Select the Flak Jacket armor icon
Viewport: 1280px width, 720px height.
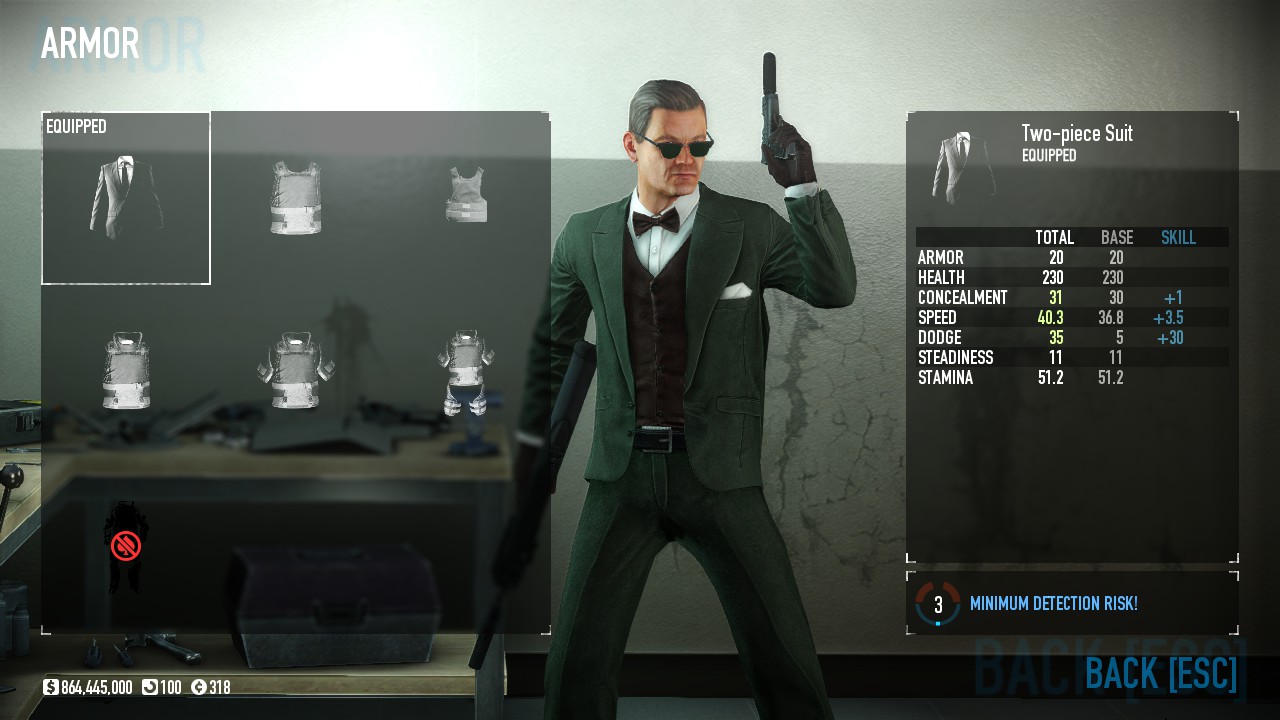[x=295, y=370]
